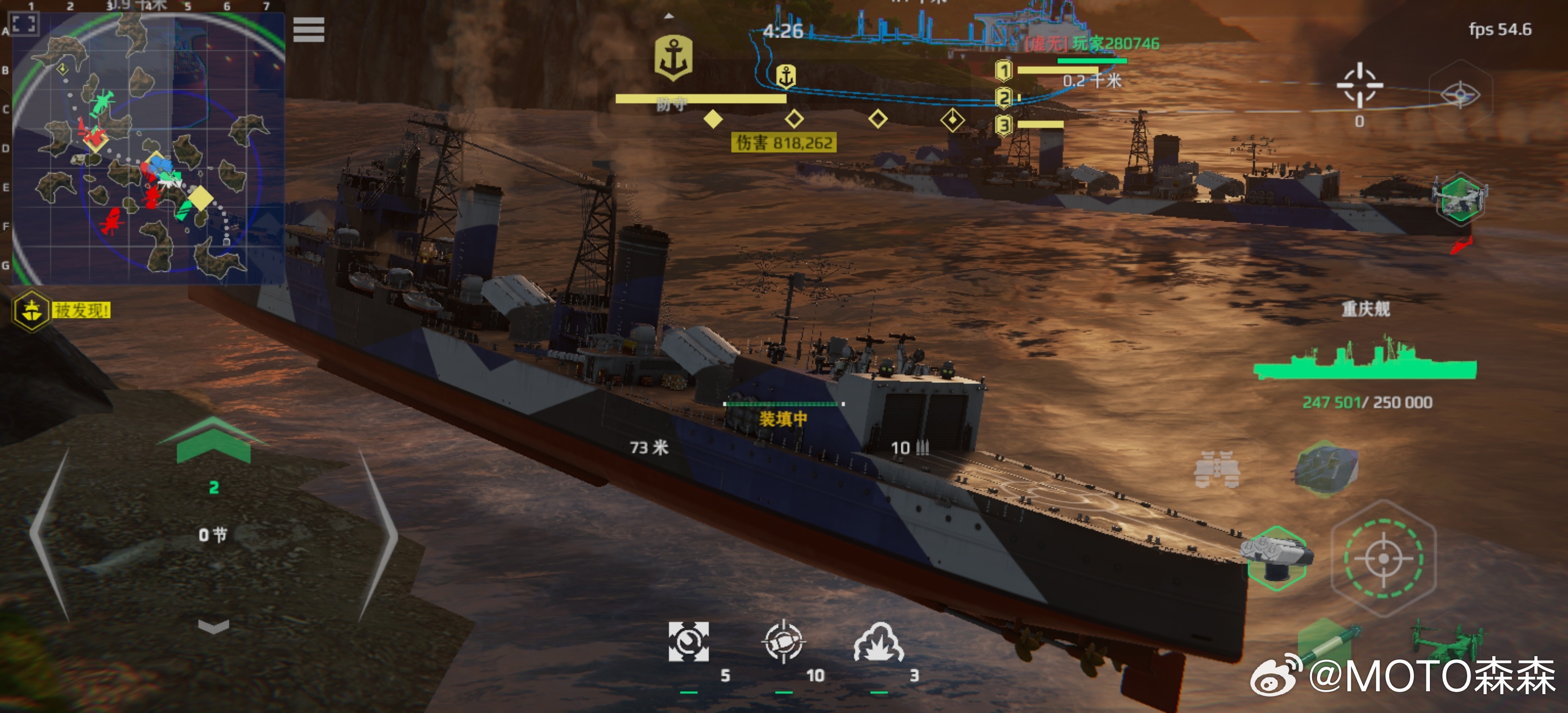Steer right with the right rudder arrow
1568x713 pixels.
point(377,536)
